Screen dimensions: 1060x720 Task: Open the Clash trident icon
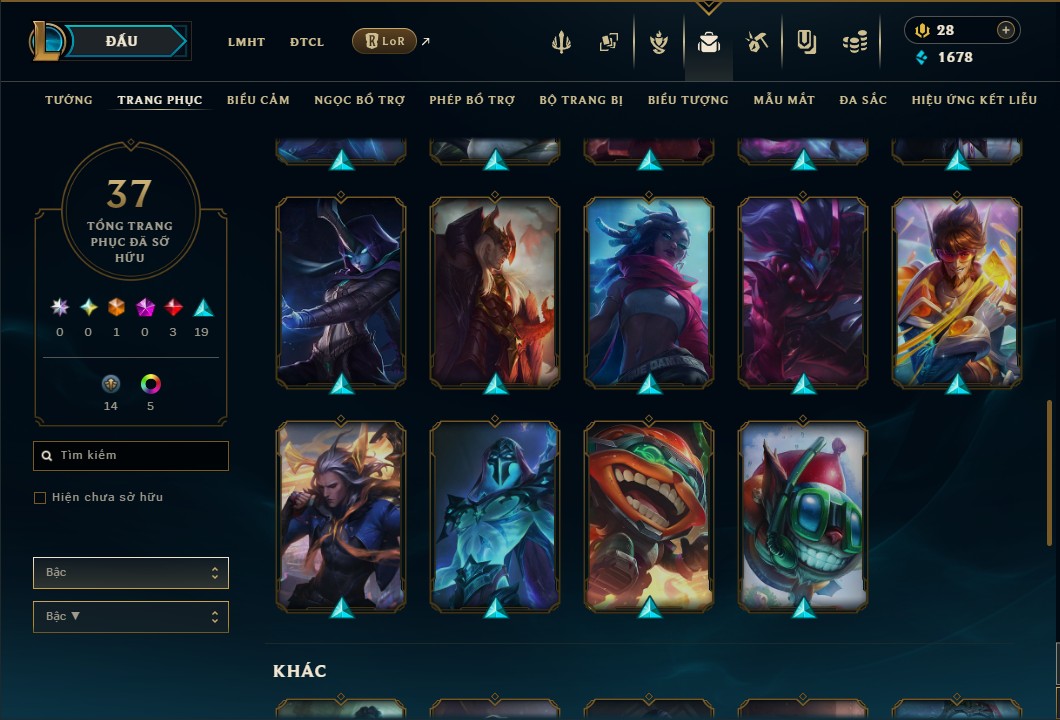[561, 42]
